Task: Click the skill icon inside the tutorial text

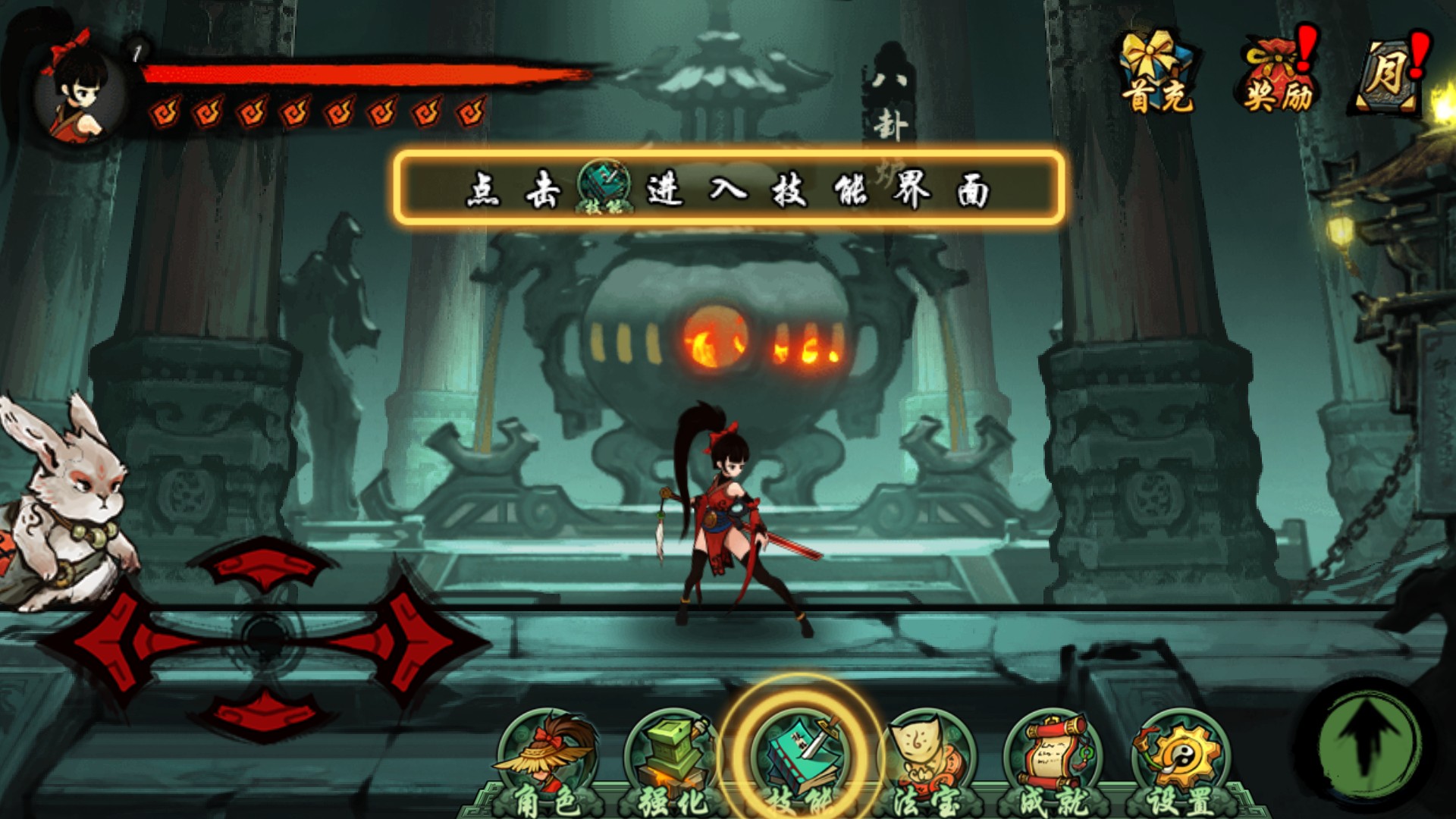Action: coord(603,182)
